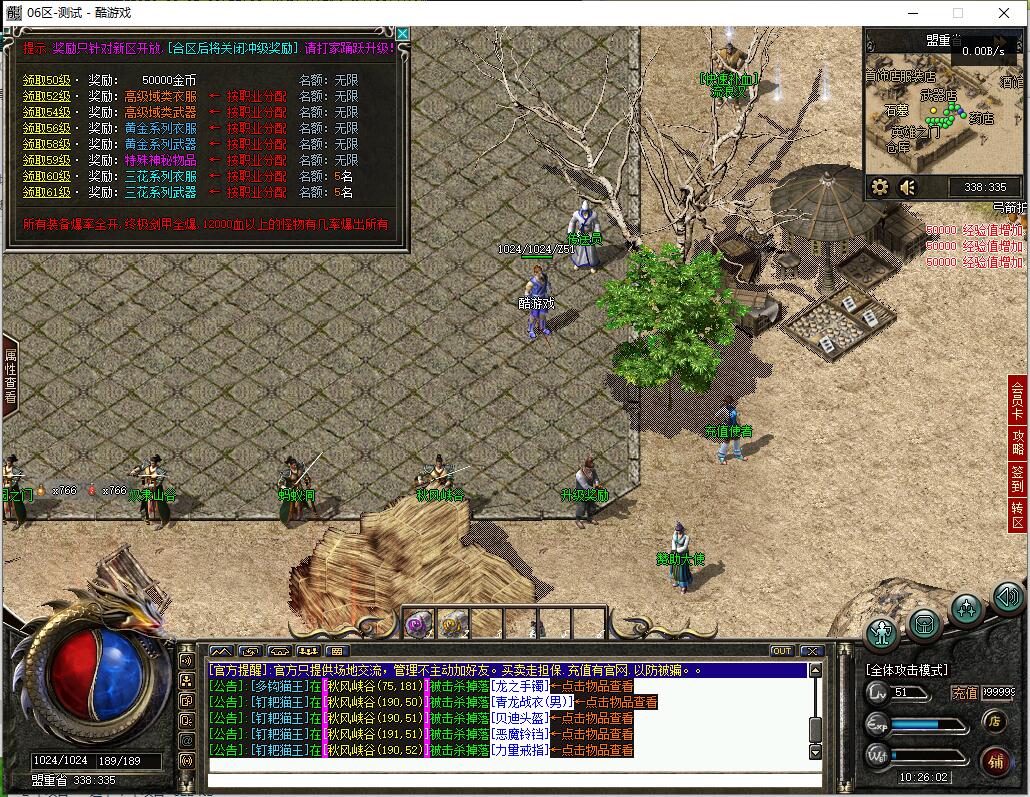The width and height of the screenshot is (1030, 797).
Task: Toggle the speaker sound icon under minimap
Action: (x=908, y=187)
